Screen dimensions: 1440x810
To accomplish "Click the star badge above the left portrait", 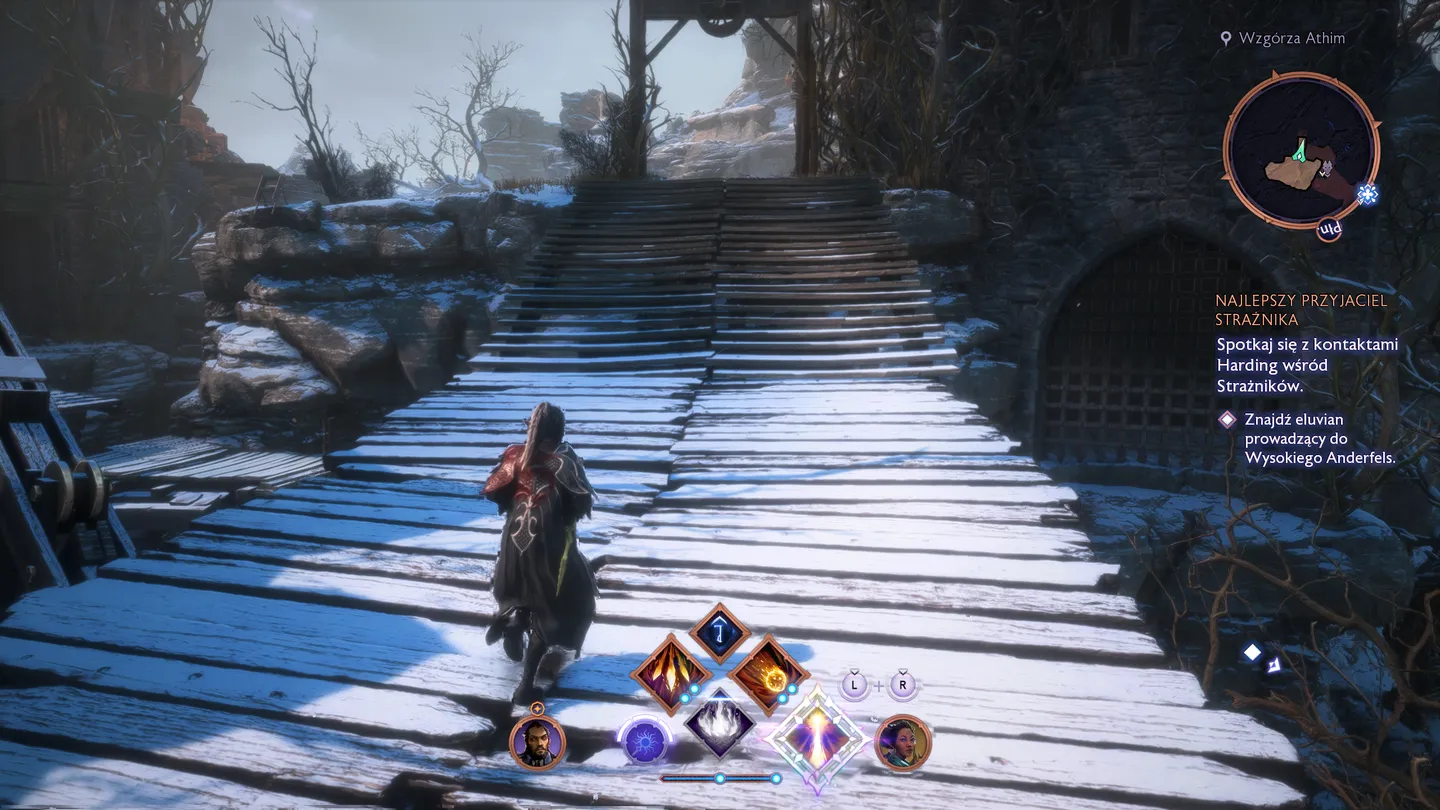I will coord(537,711).
